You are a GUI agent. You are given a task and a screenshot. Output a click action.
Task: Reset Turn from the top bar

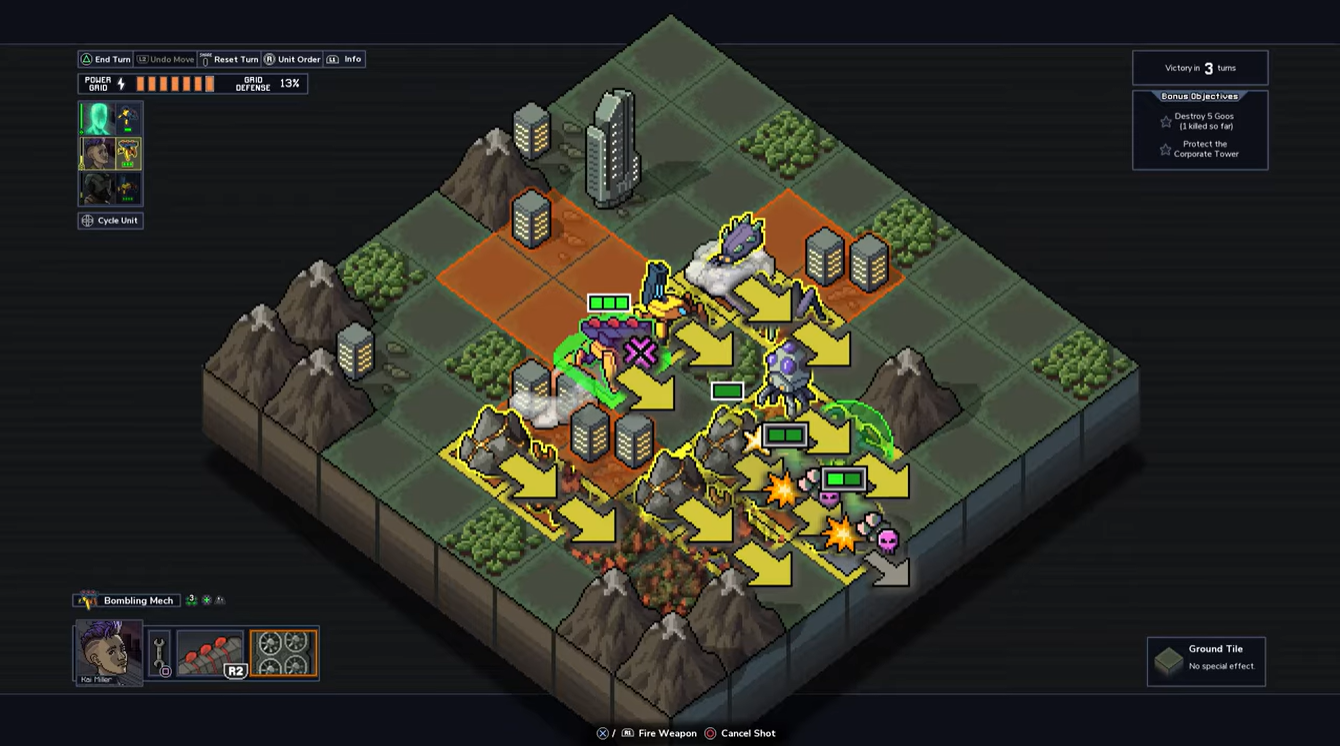229,60
